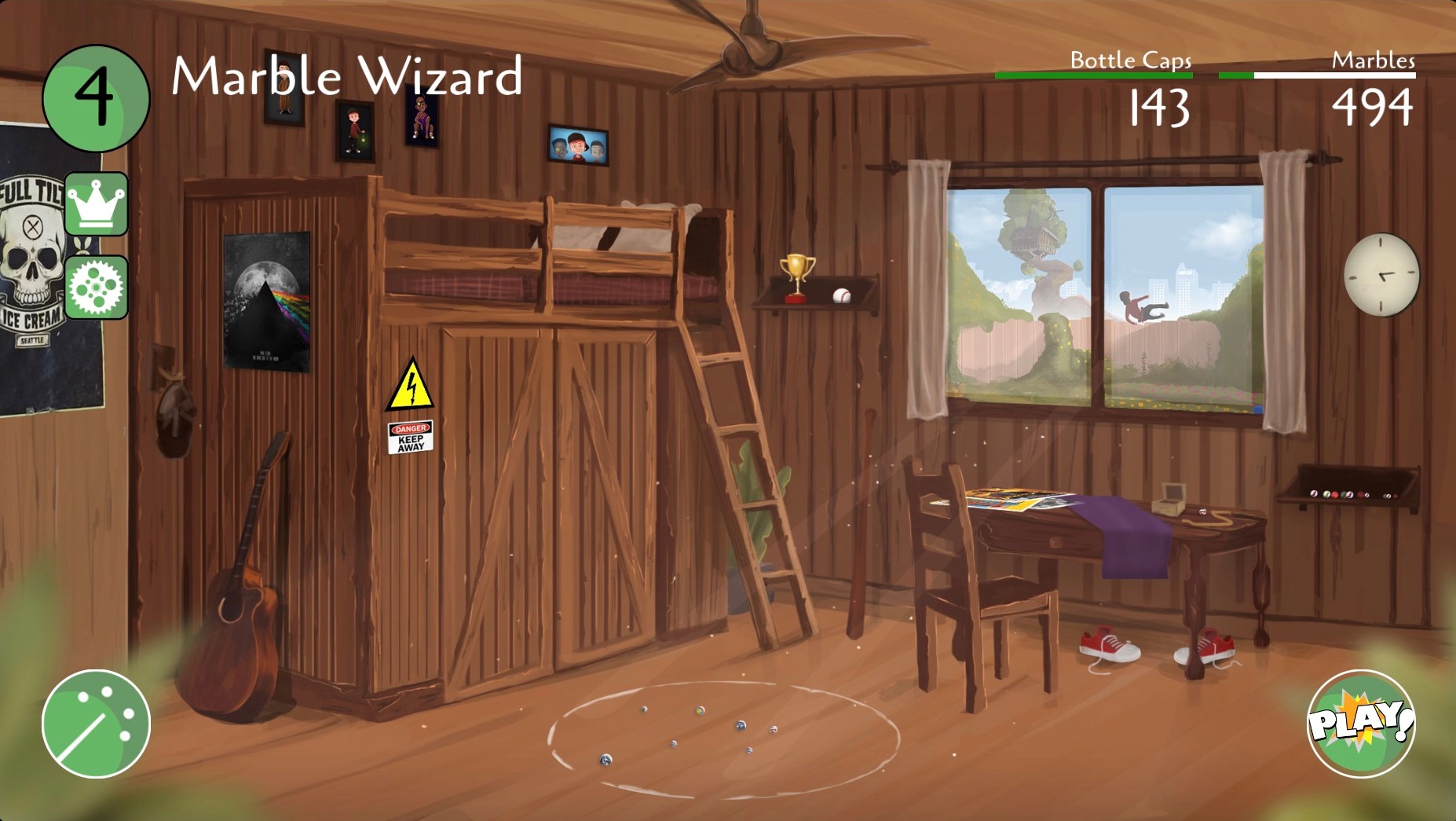
Task: Open the crown leaderboard icon
Action: [97, 204]
